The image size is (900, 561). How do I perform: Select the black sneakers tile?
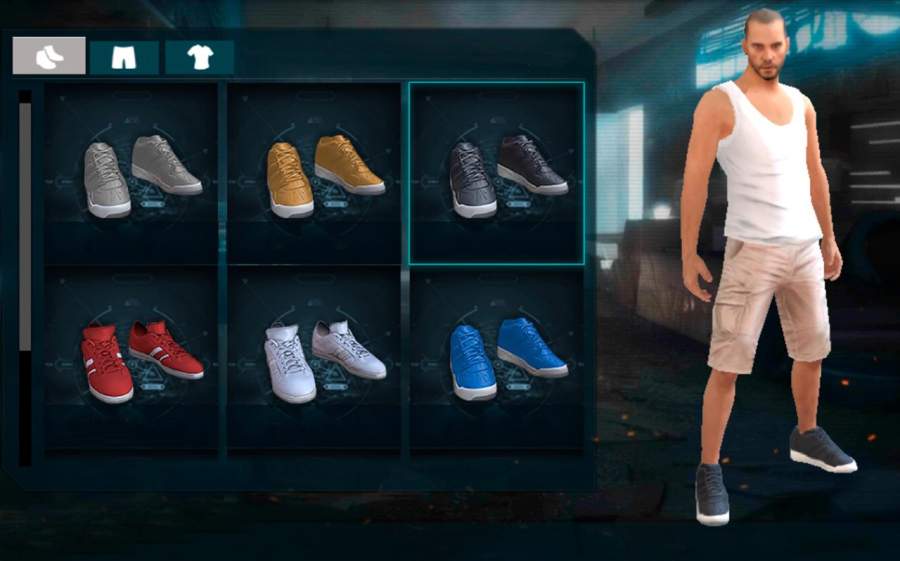tap(497, 173)
